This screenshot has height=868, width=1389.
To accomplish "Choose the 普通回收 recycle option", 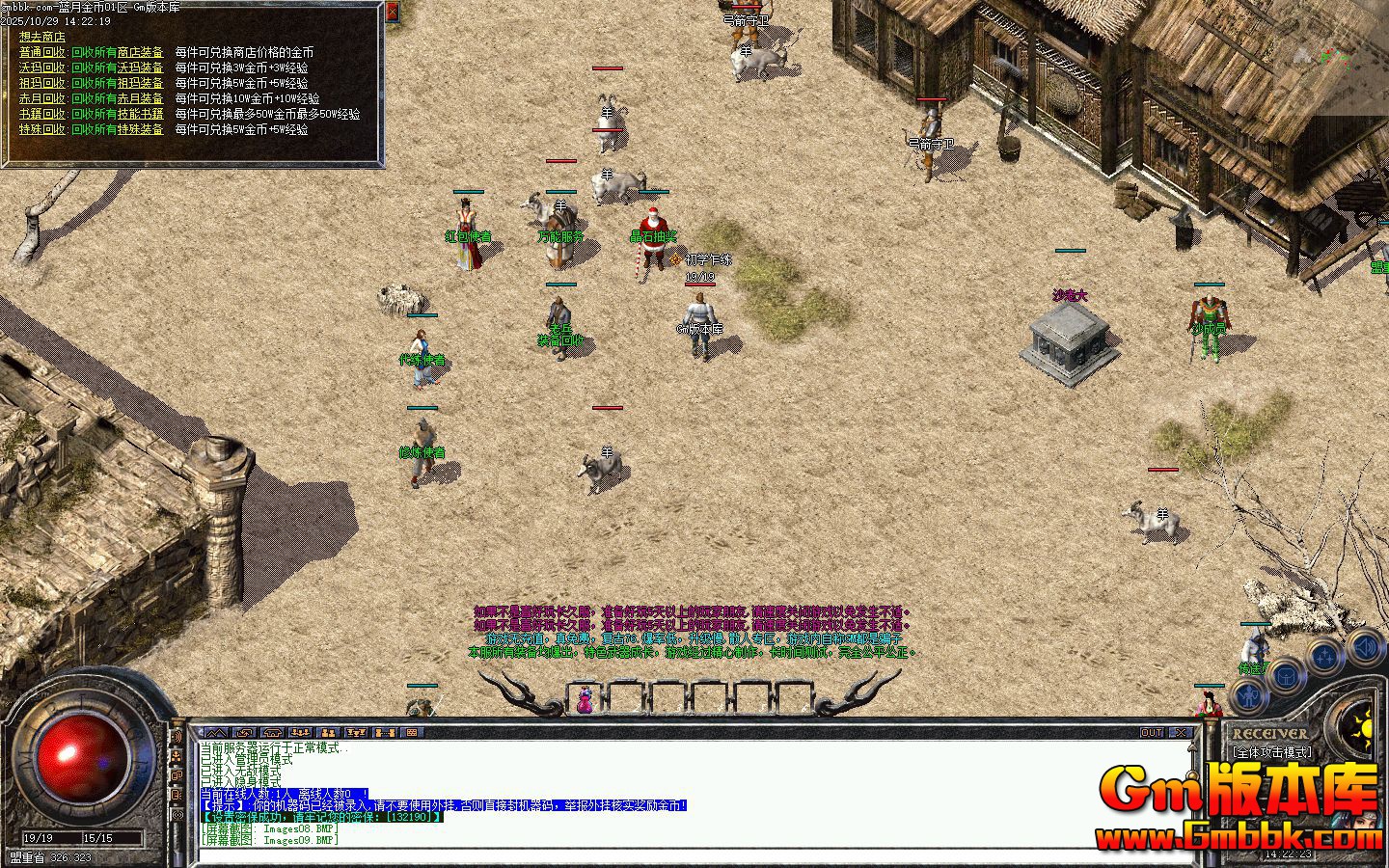I will [42, 52].
